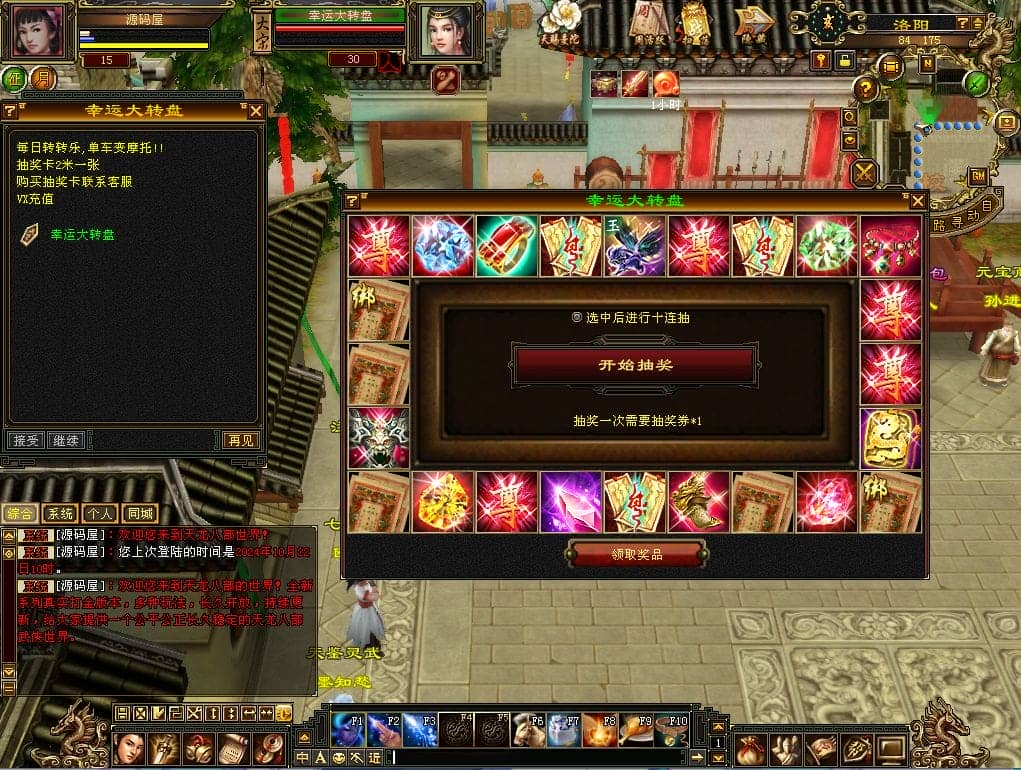
Task: Click the 接受 accept button
Action: tap(25, 440)
